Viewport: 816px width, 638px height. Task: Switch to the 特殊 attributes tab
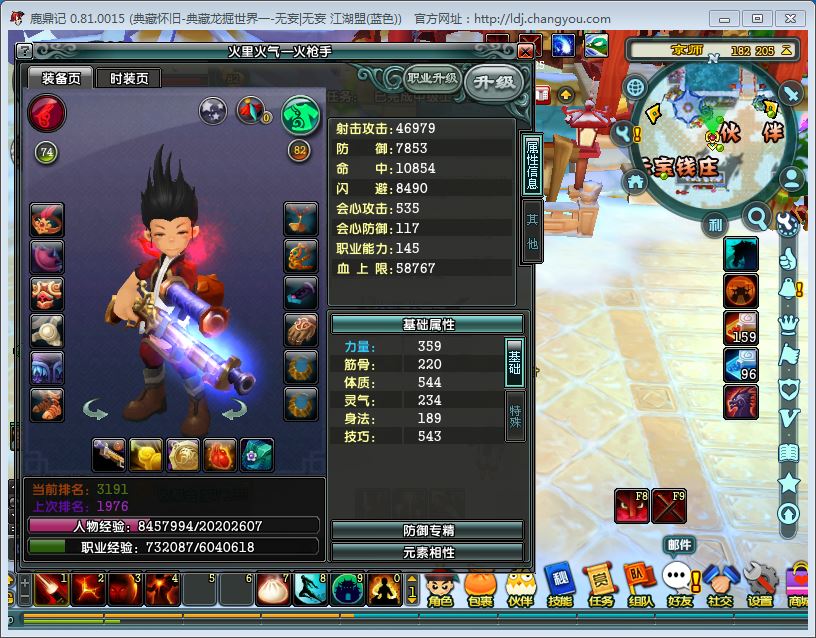point(515,416)
